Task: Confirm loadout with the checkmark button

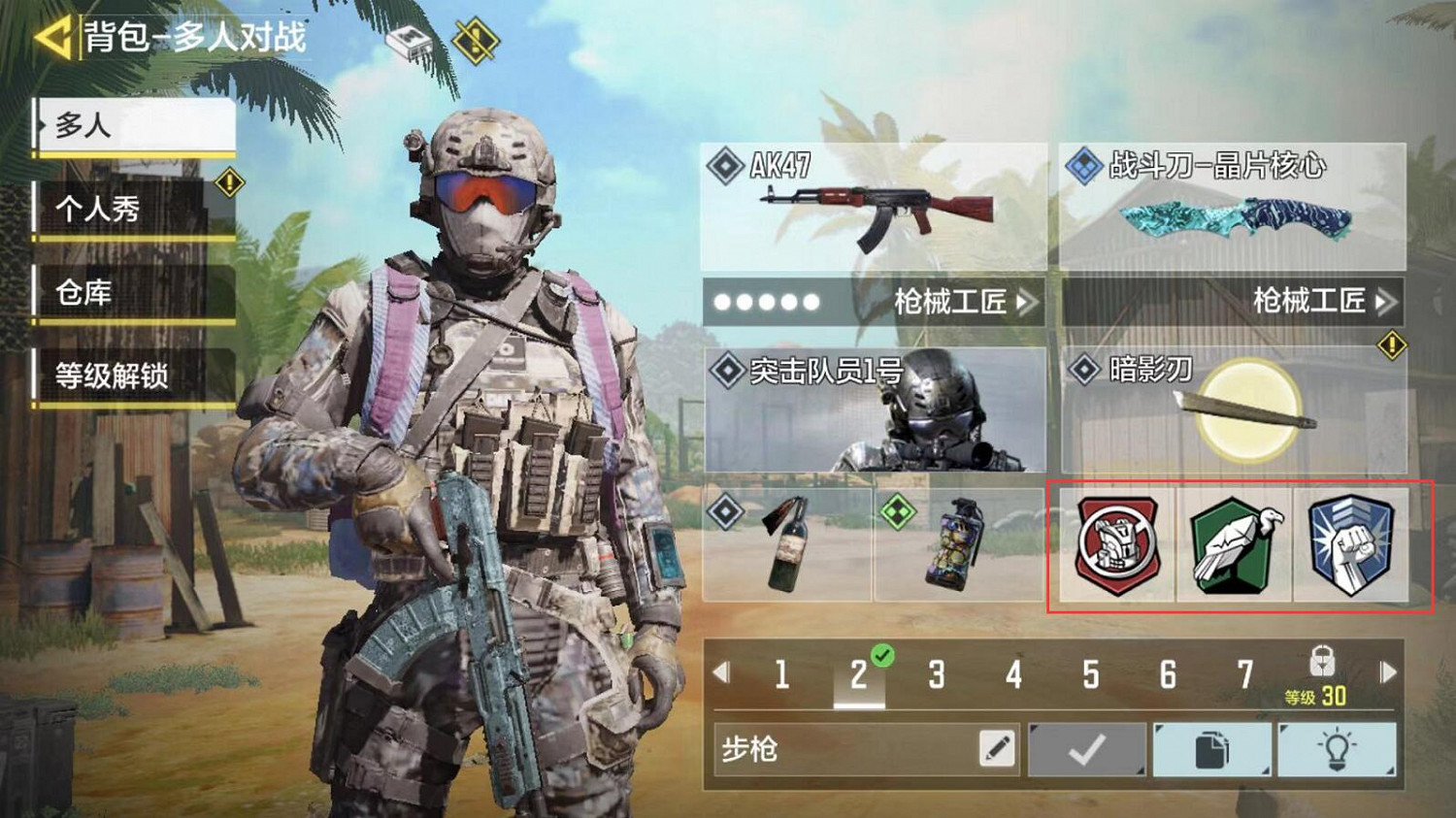Action: [x=1084, y=750]
